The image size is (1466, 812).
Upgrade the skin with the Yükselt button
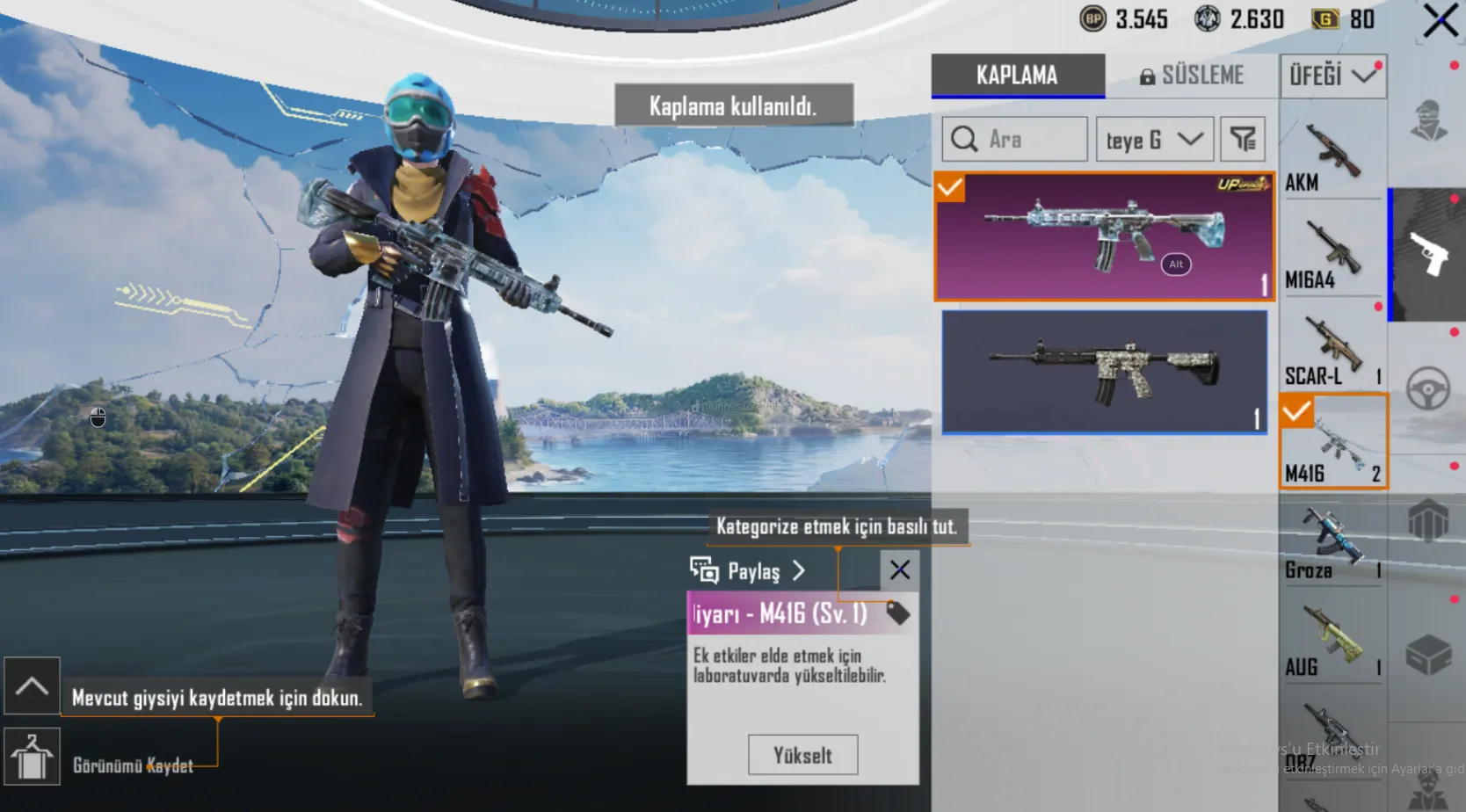pos(802,755)
